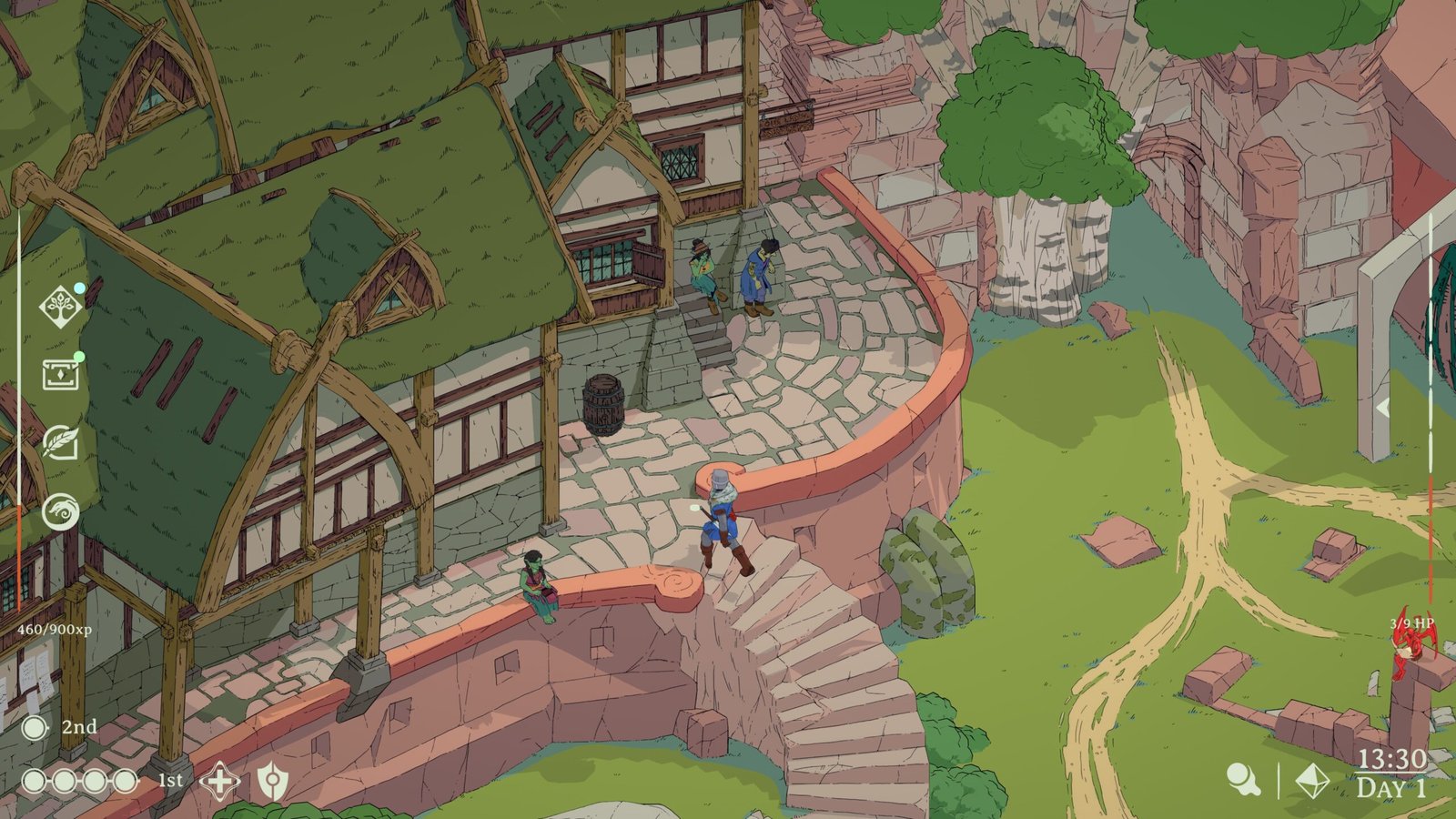
Task: Click the polyhedral dice icon
Action: click(x=1311, y=780)
